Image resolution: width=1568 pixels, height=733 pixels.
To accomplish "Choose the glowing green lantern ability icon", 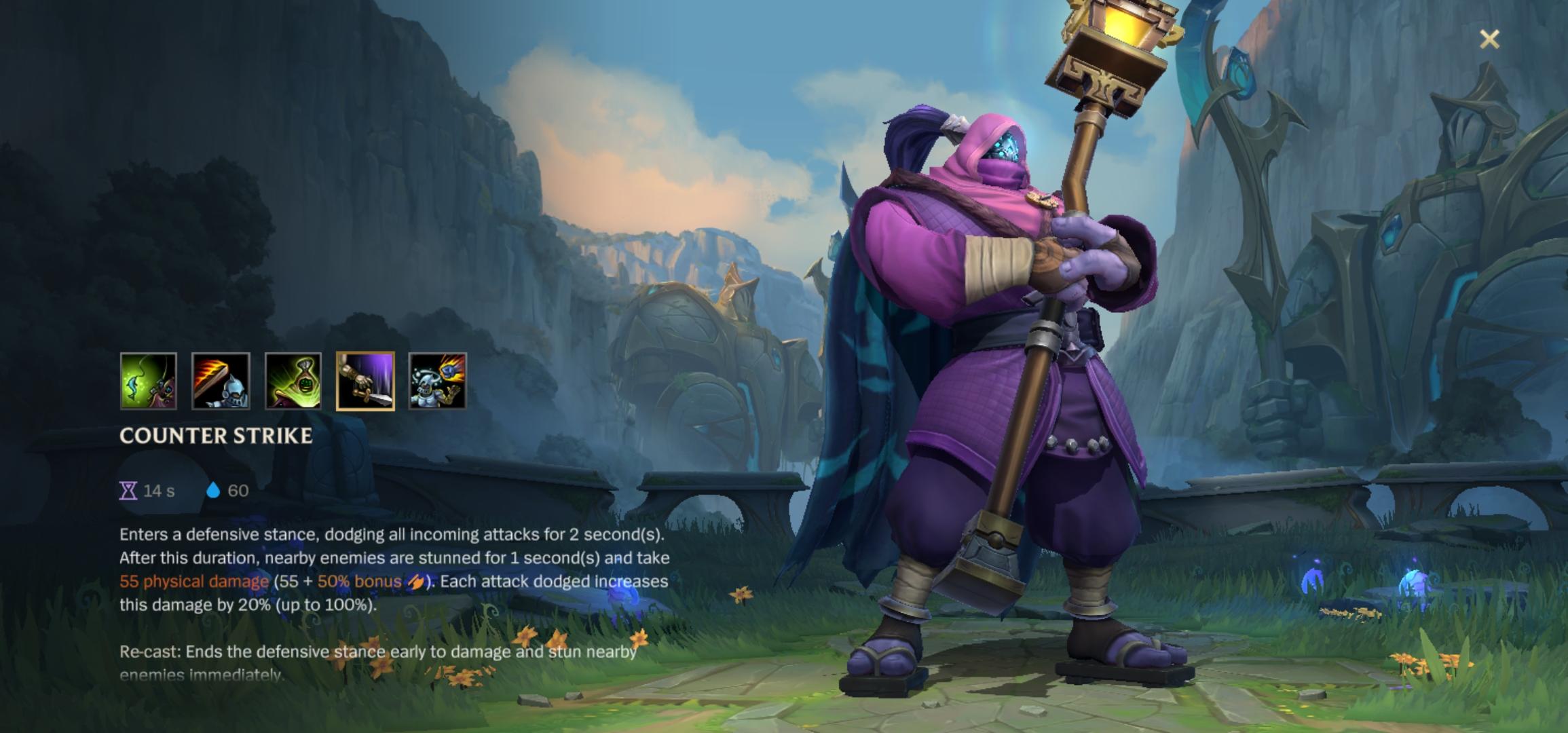I will [x=293, y=381].
